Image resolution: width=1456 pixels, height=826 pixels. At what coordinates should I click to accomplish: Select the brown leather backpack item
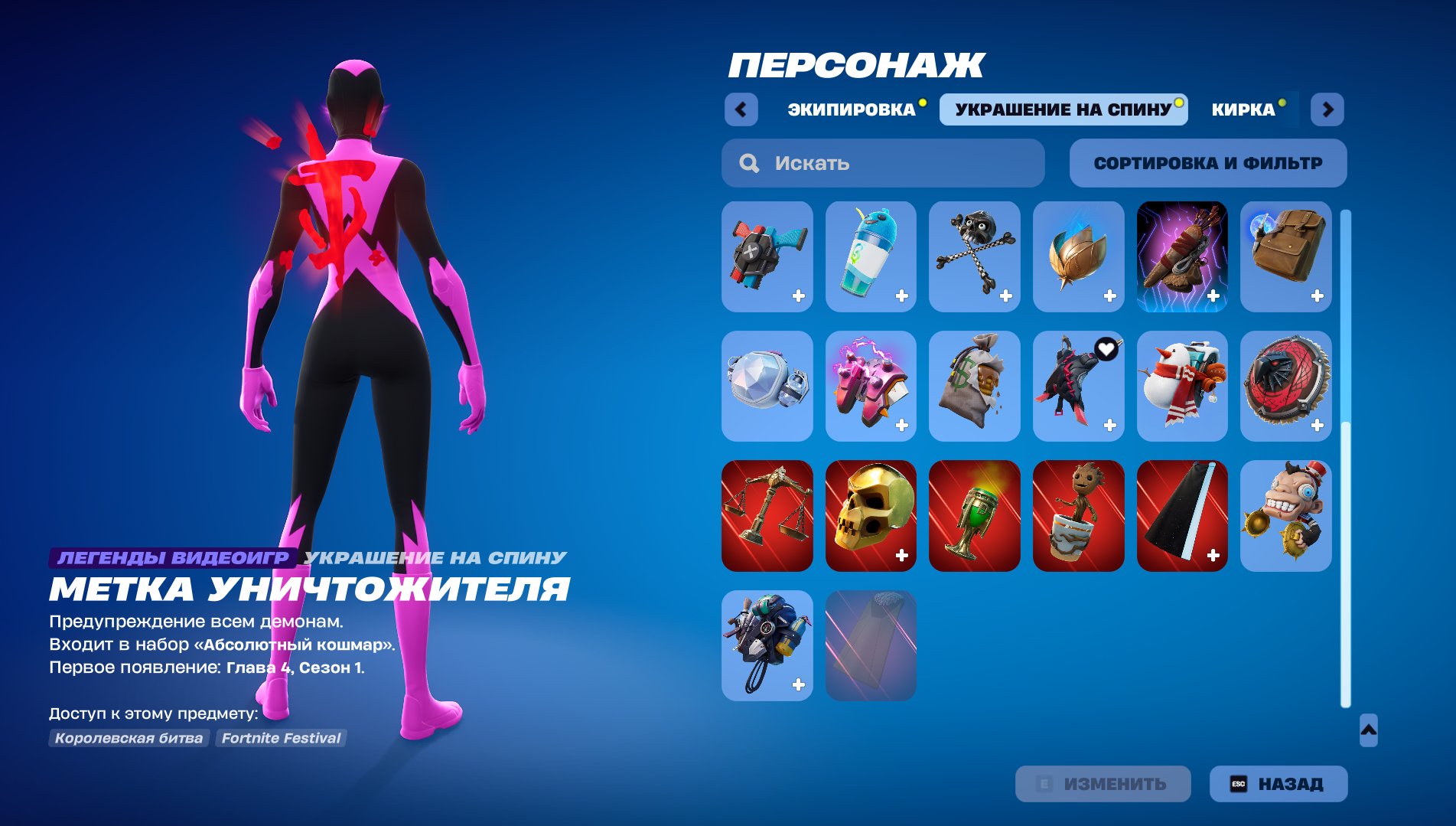[x=1285, y=257]
